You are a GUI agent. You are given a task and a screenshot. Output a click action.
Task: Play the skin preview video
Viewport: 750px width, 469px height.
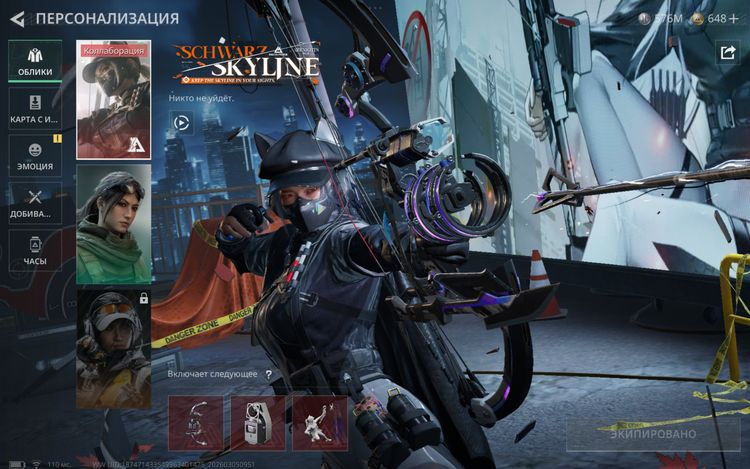(182, 123)
